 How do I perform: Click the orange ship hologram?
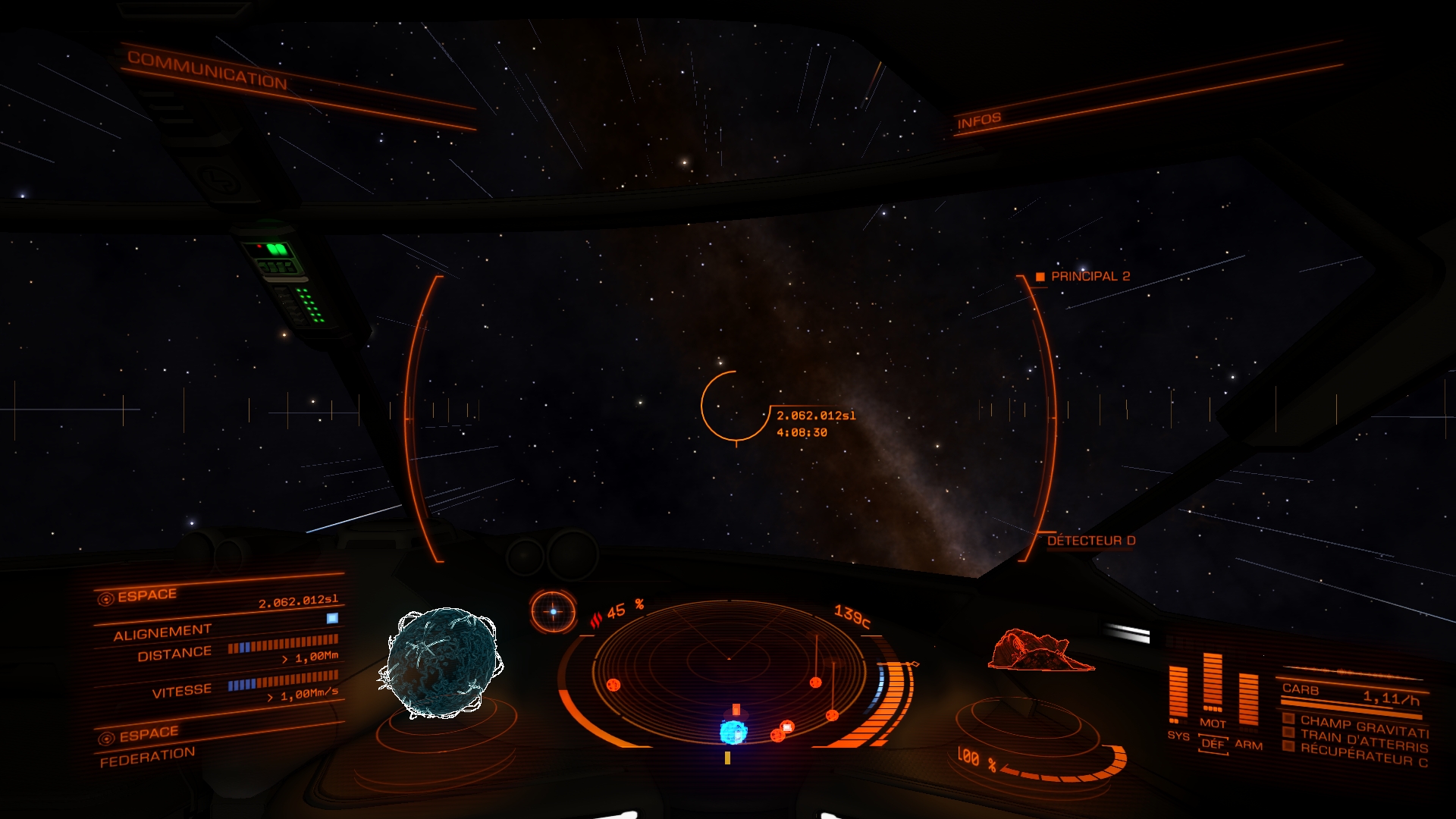(1040, 651)
